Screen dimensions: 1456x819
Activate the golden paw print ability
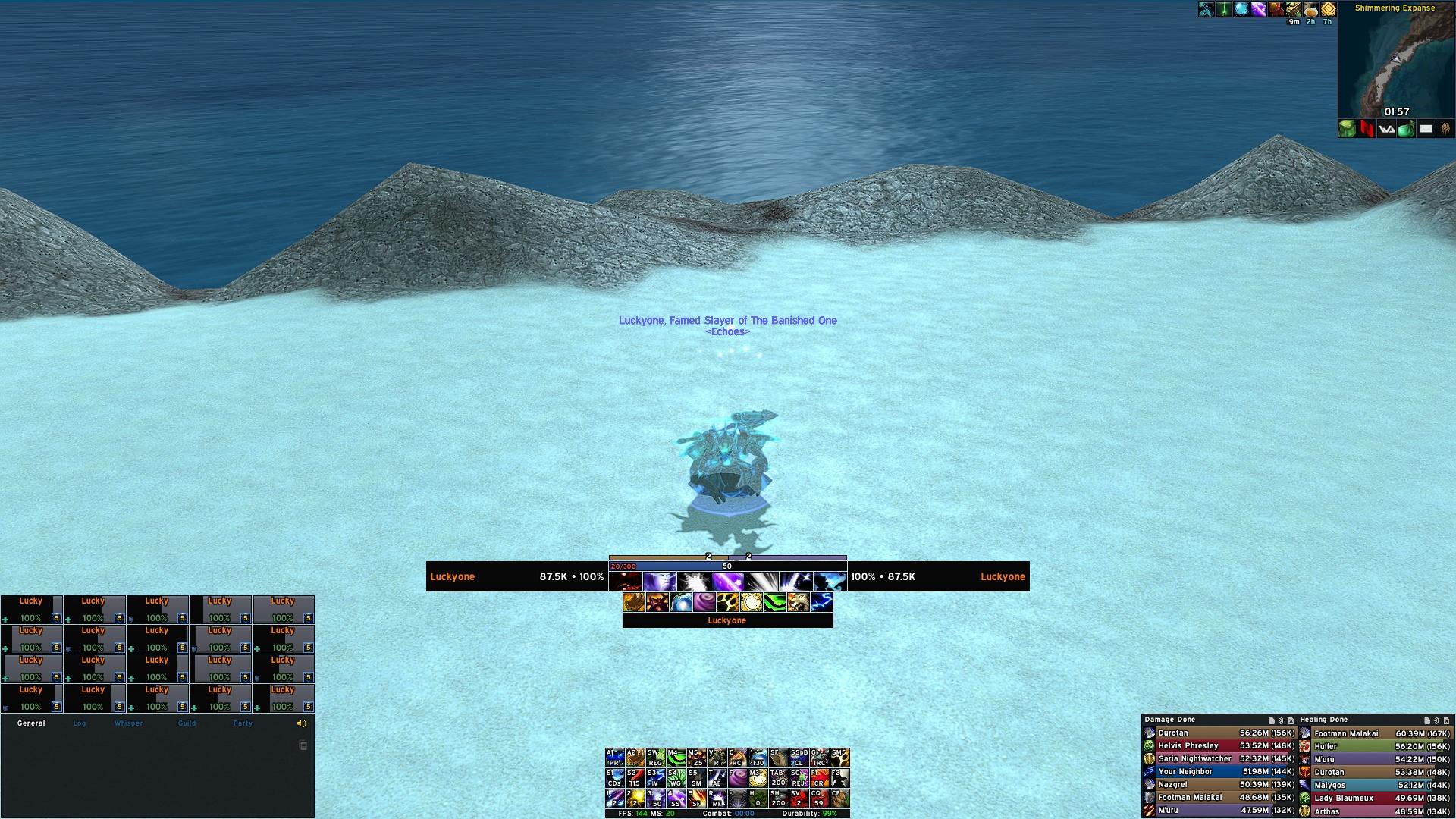(728, 603)
